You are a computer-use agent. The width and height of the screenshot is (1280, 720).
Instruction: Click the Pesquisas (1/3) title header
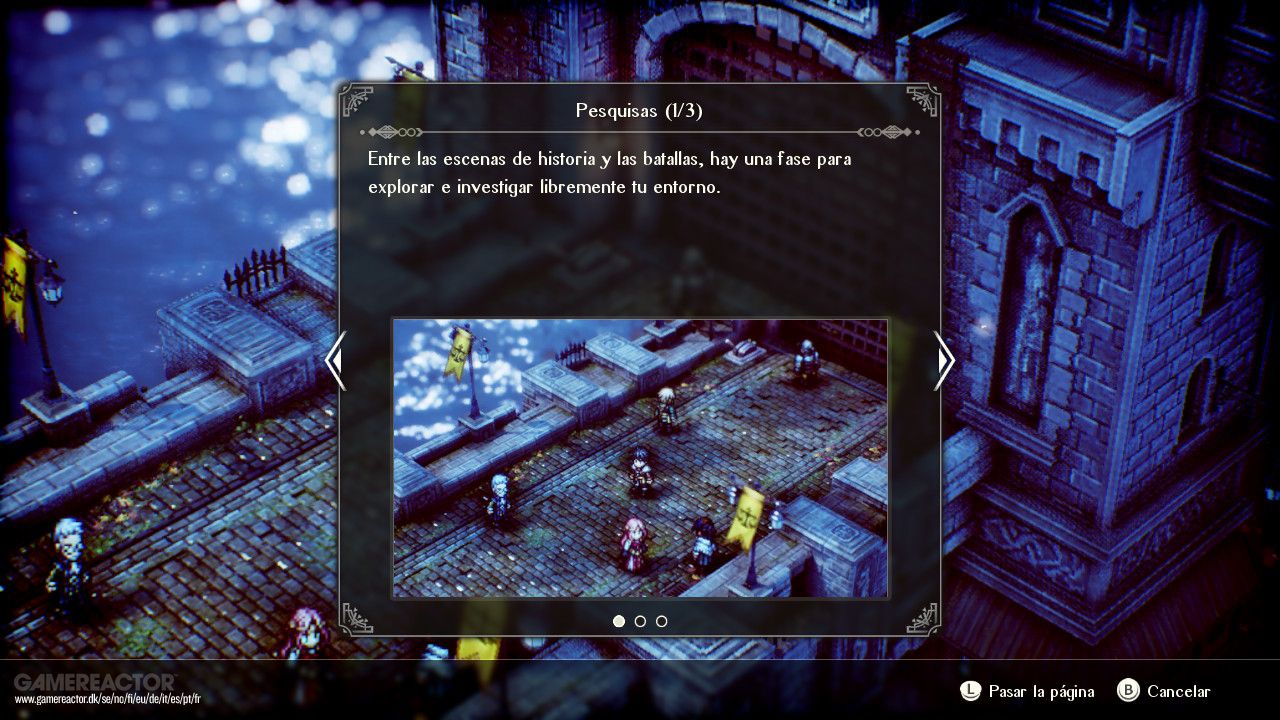point(639,110)
